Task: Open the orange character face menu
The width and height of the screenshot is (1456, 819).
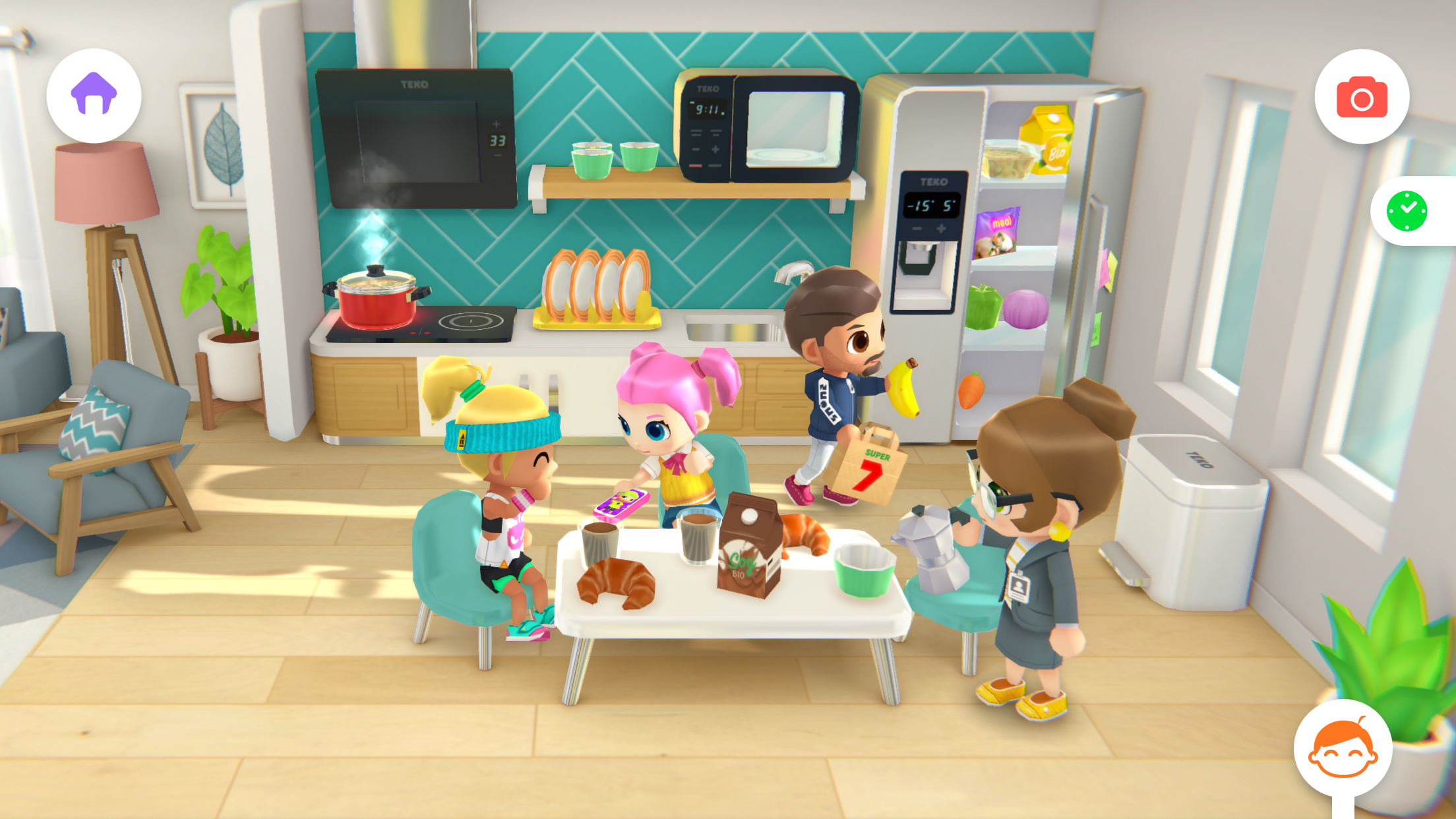Action: click(1343, 748)
